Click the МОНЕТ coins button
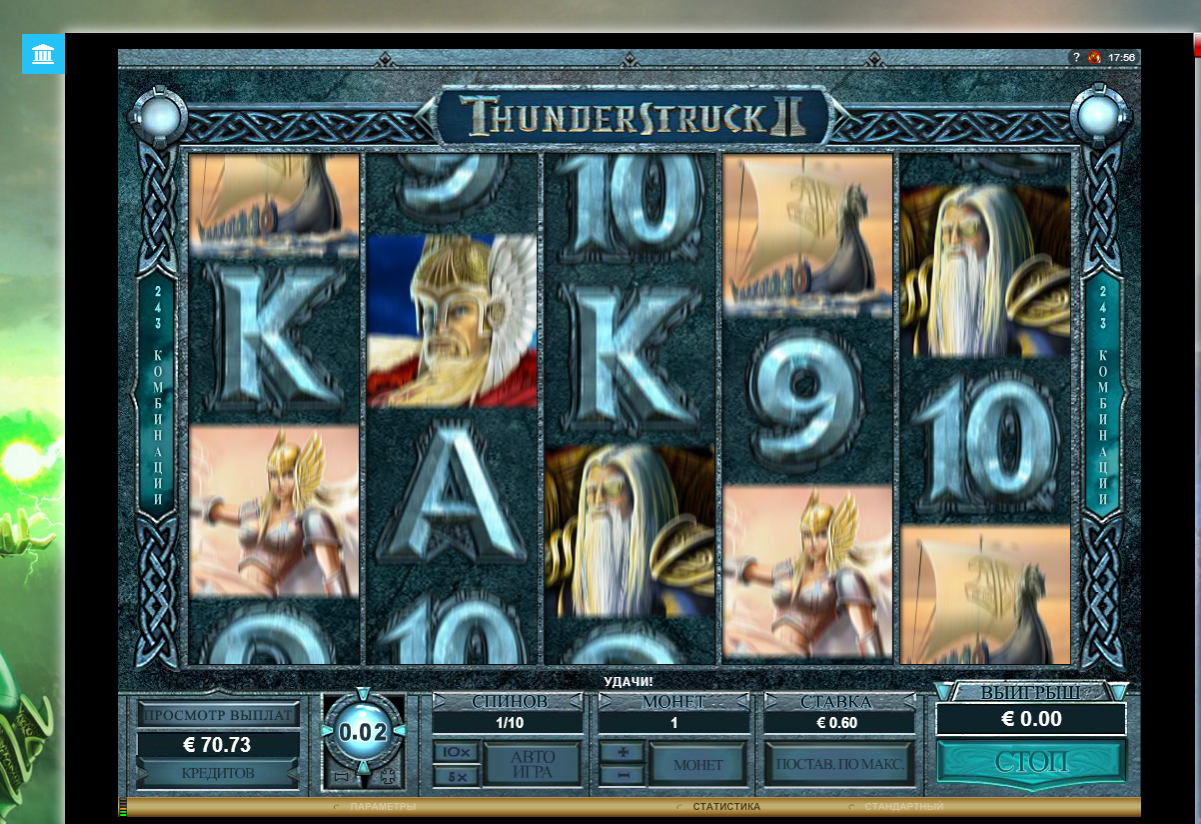The image size is (1201, 824). 698,764
